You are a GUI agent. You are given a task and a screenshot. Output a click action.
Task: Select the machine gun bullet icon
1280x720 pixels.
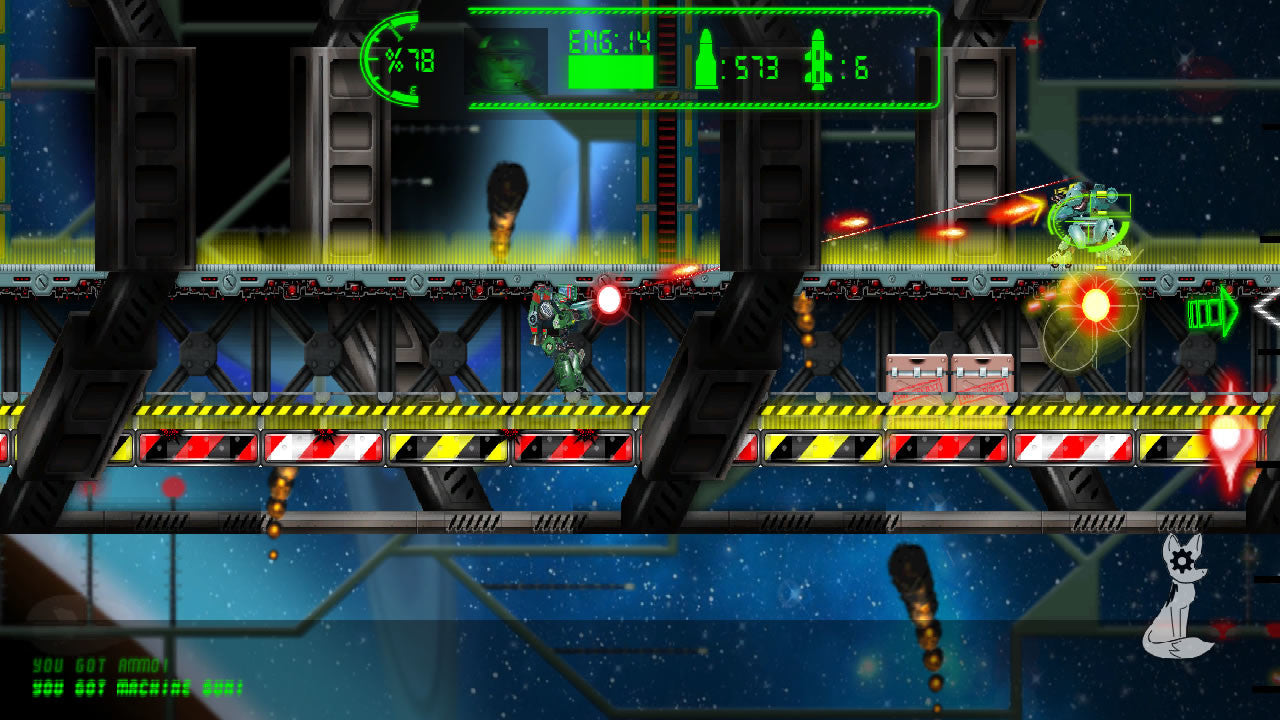click(707, 60)
